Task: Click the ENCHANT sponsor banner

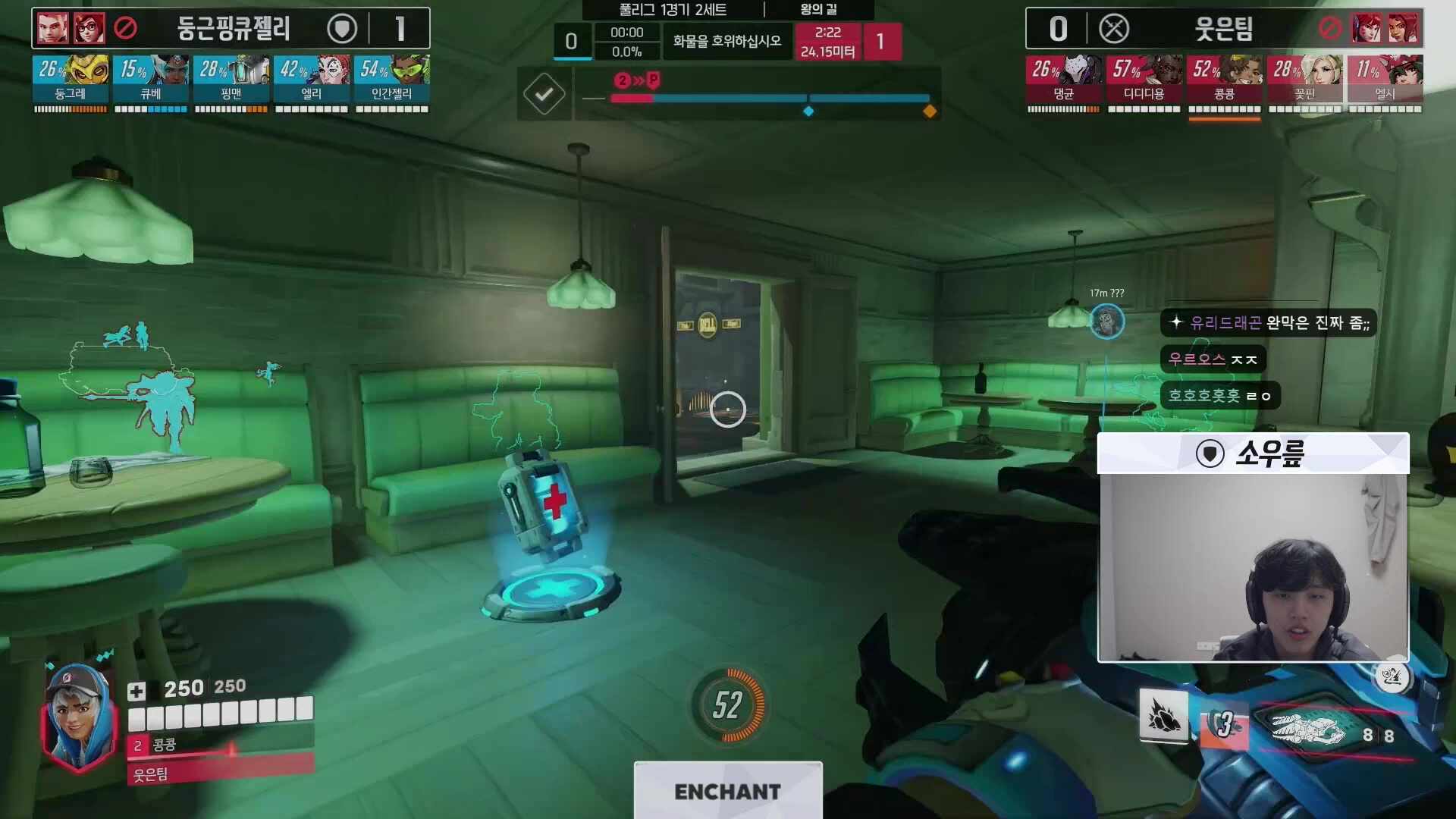Action: (x=728, y=791)
